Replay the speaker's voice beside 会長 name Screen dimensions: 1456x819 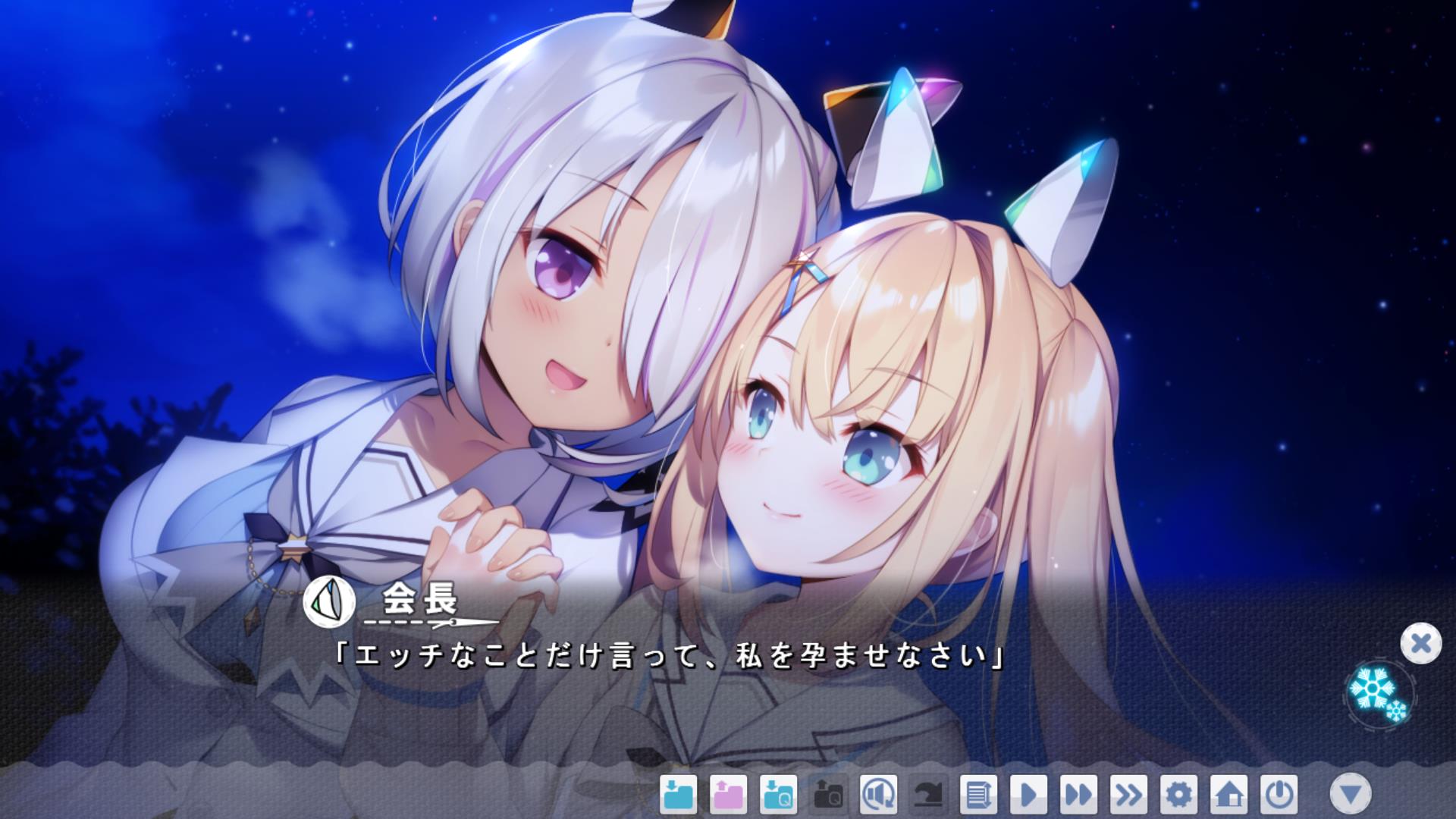(x=329, y=601)
